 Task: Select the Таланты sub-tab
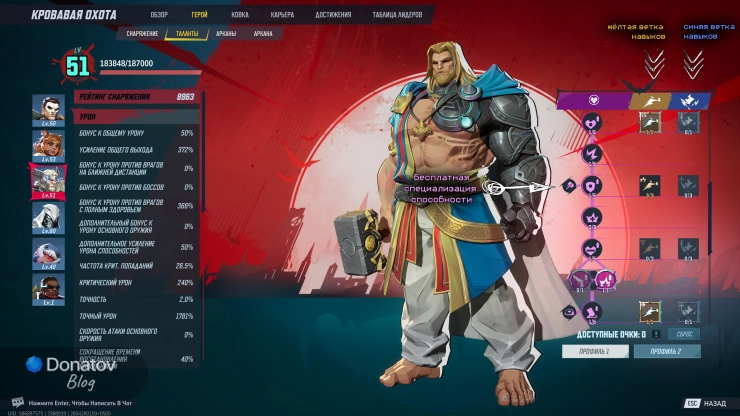coord(188,33)
